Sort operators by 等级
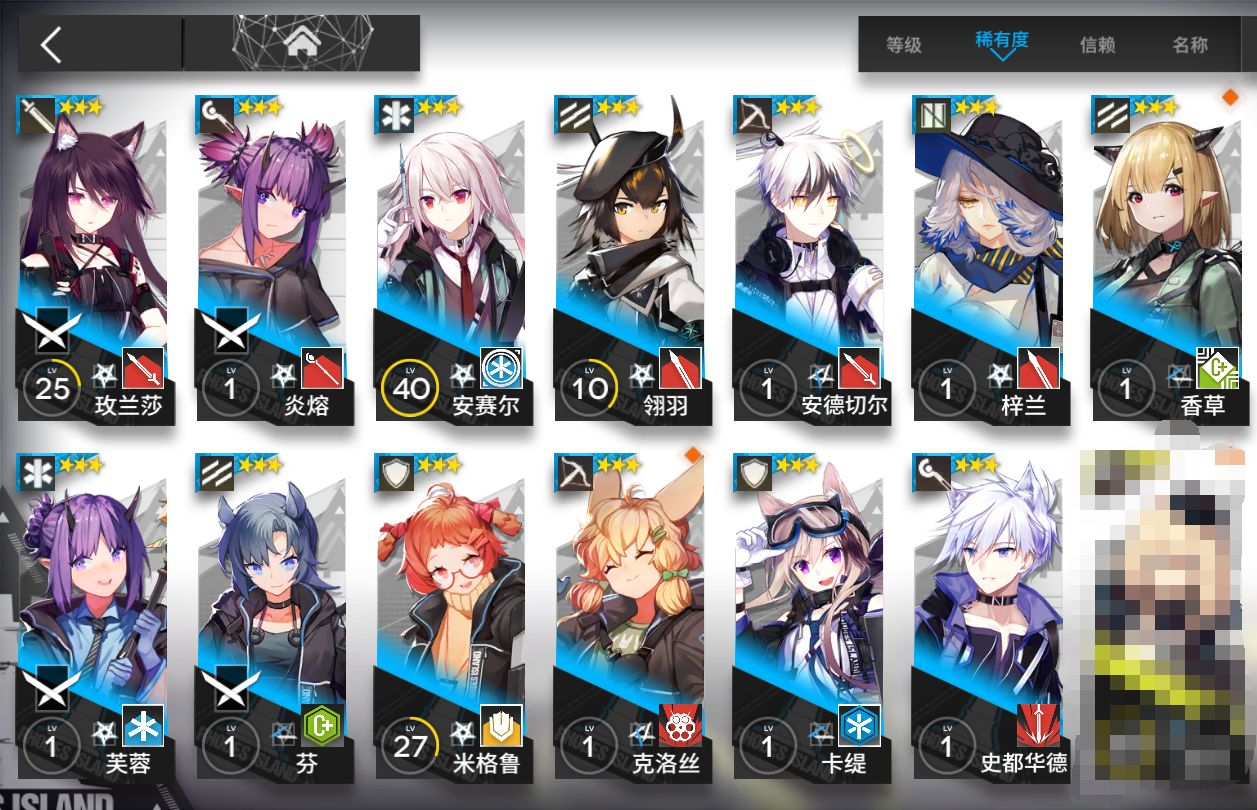The width and height of the screenshot is (1257, 810). pyautogui.click(x=903, y=45)
